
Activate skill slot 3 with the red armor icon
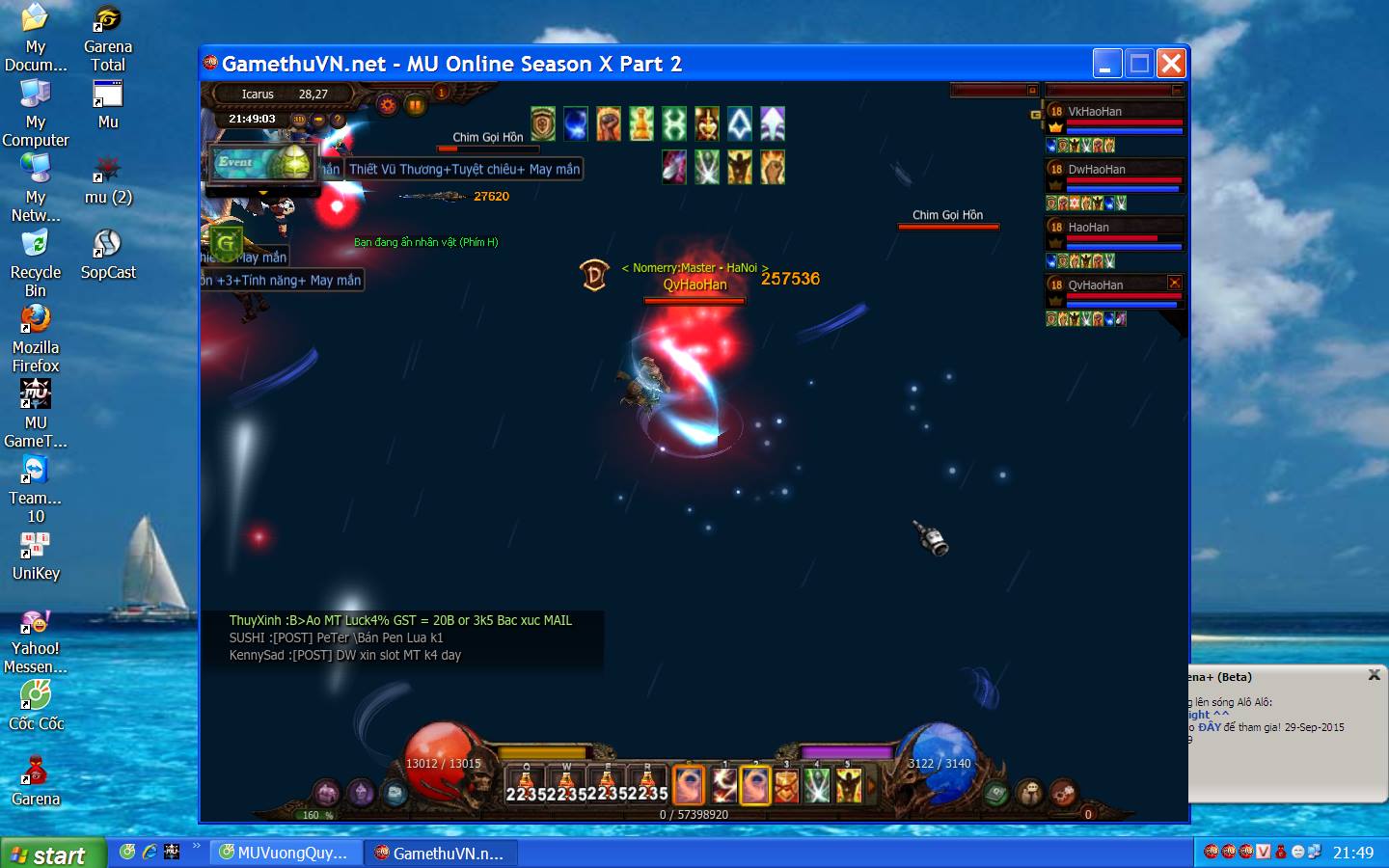pos(786,786)
